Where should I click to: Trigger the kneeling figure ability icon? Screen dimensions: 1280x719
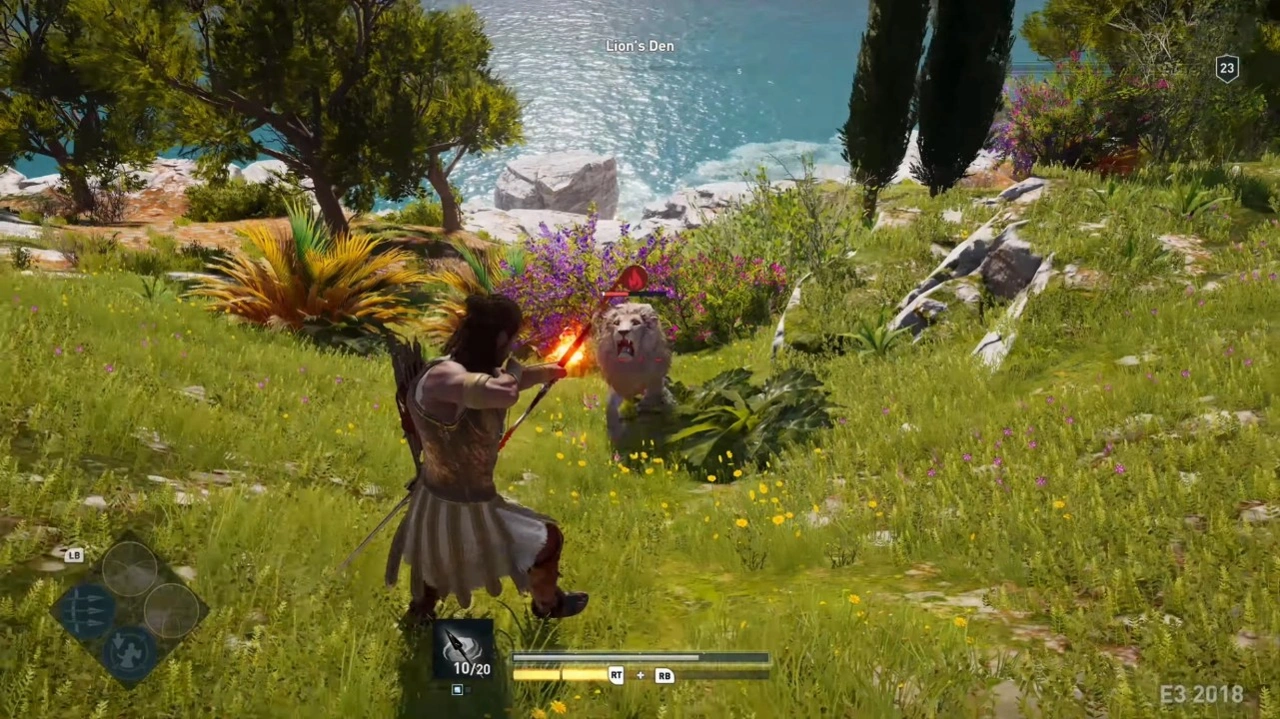(x=129, y=652)
